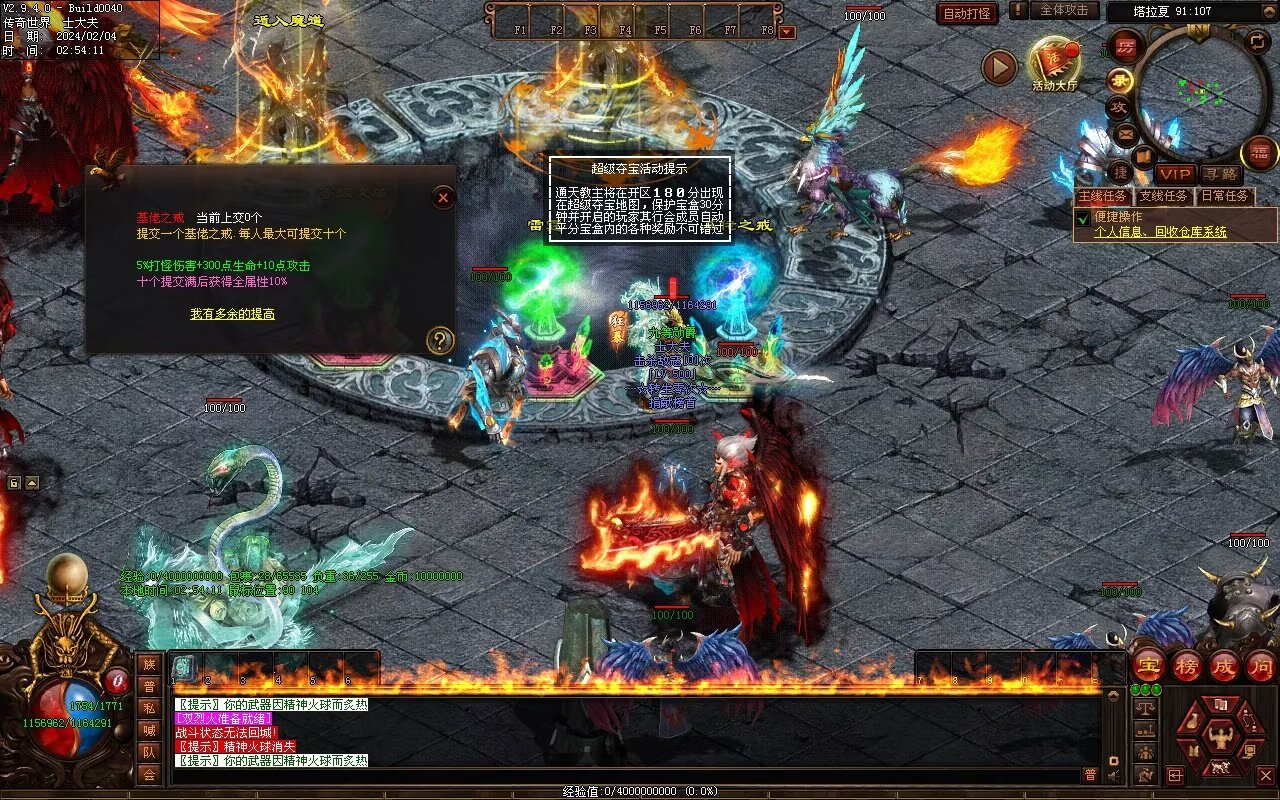
Task: Open the 个人信息、回收仓库系统 link
Action: (1160, 232)
